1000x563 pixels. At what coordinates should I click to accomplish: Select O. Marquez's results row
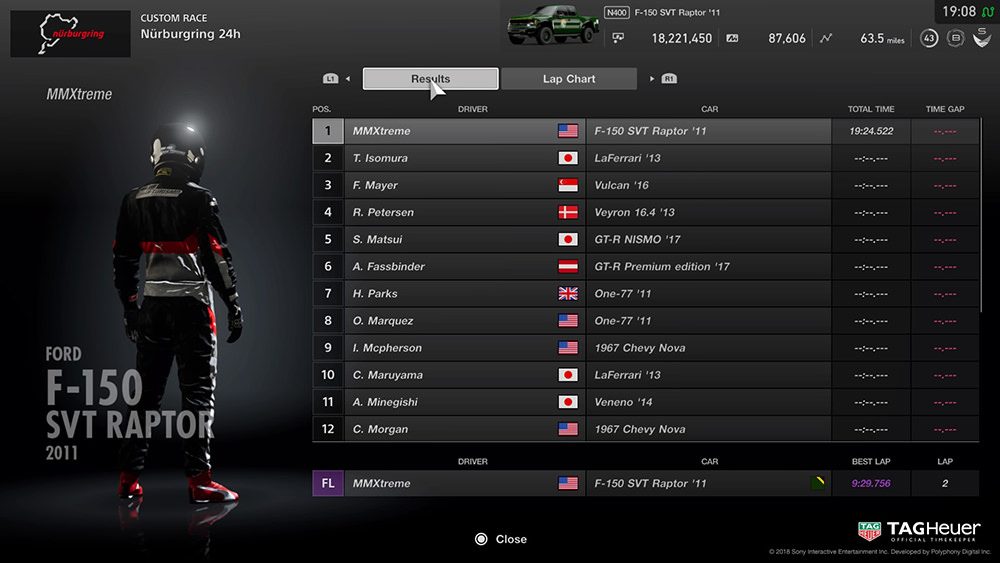tap(645, 321)
